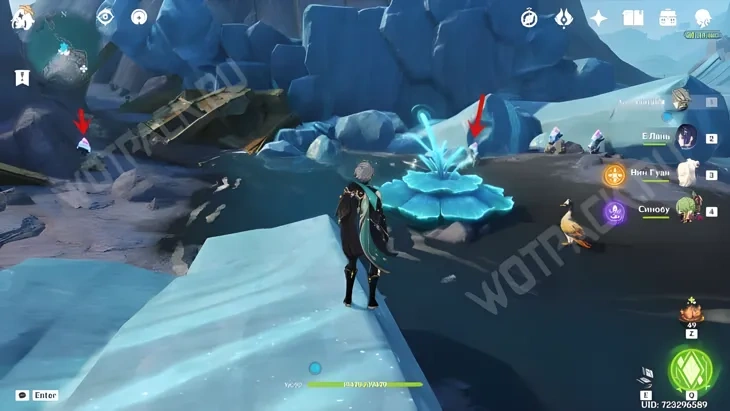Switch to party member Нин Гуан
The width and height of the screenshot is (730, 411).
click(687, 174)
